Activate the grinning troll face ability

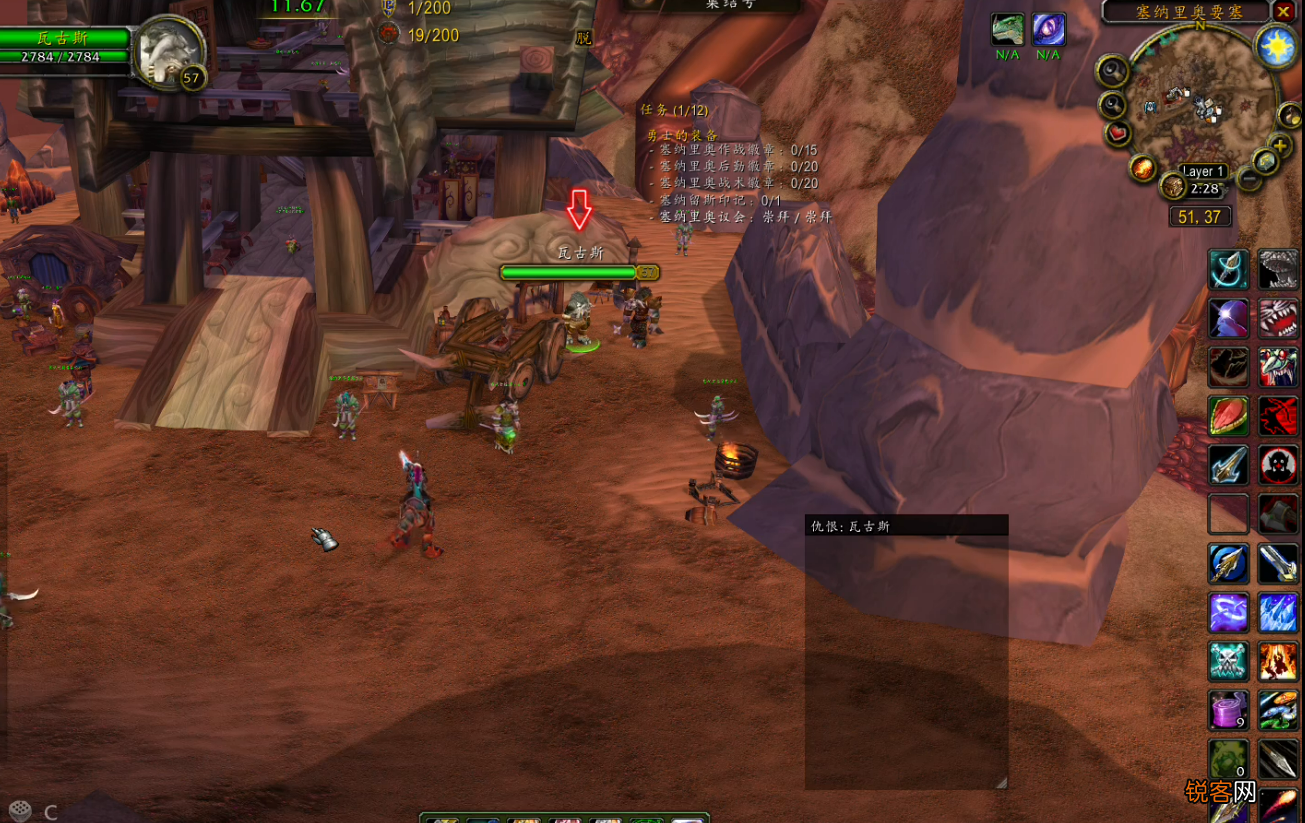click(x=1278, y=367)
